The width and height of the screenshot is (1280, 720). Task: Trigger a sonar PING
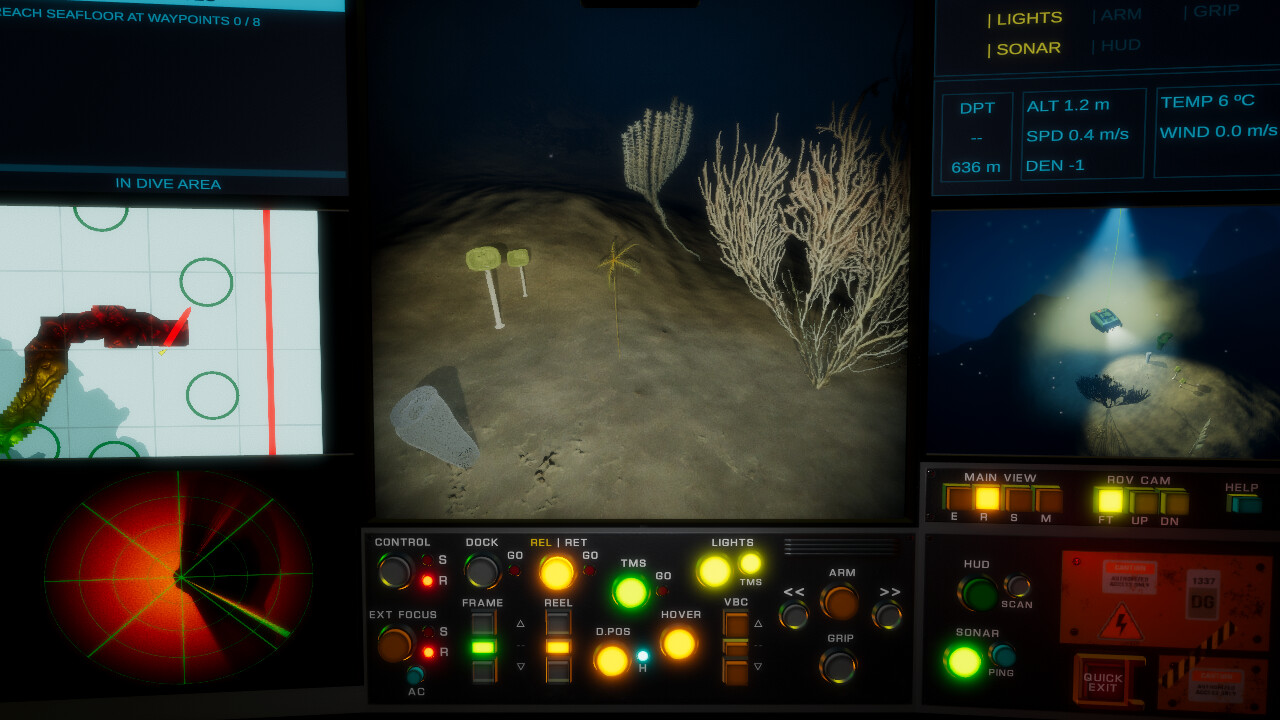[1002, 655]
